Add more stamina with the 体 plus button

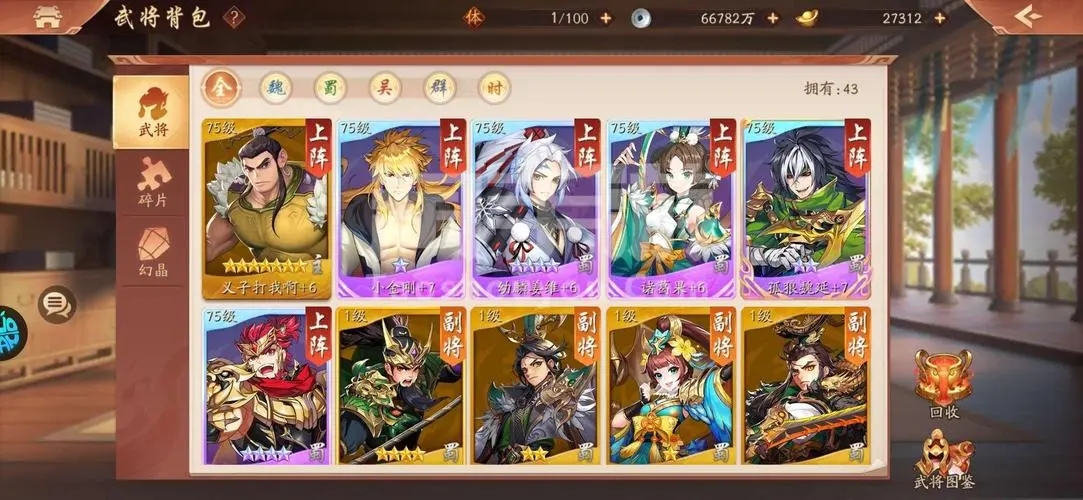(x=605, y=18)
